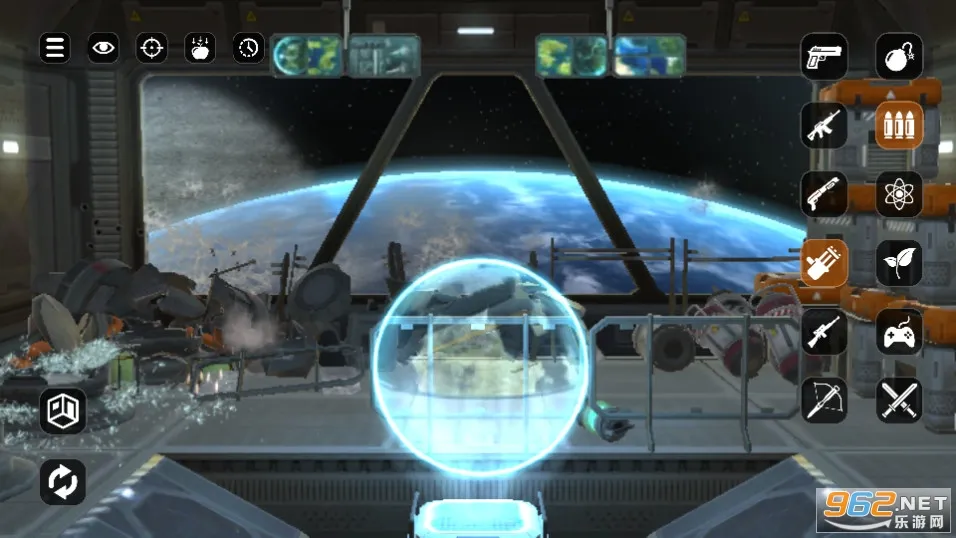Image resolution: width=956 pixels, height=538 pixels.
Task: Open the gamepad controller category
Action: click(x=899, y=332)
